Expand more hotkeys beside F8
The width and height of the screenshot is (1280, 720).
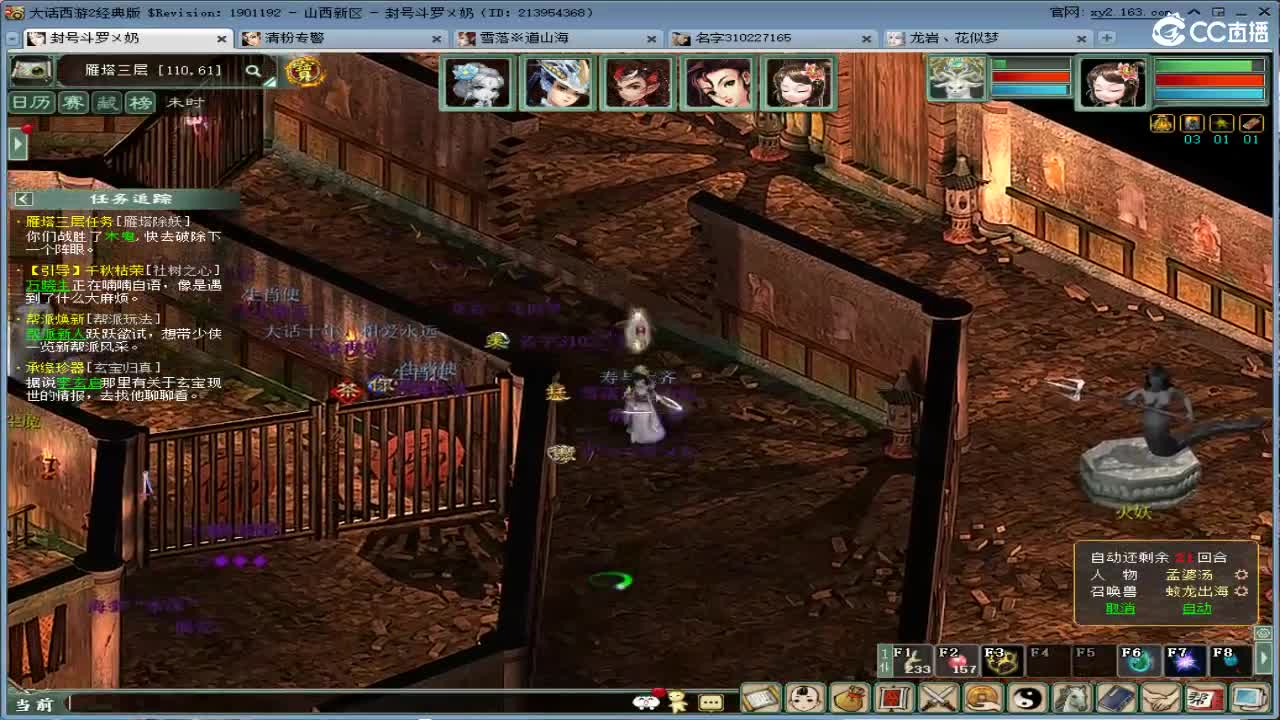pos(1263,658)
